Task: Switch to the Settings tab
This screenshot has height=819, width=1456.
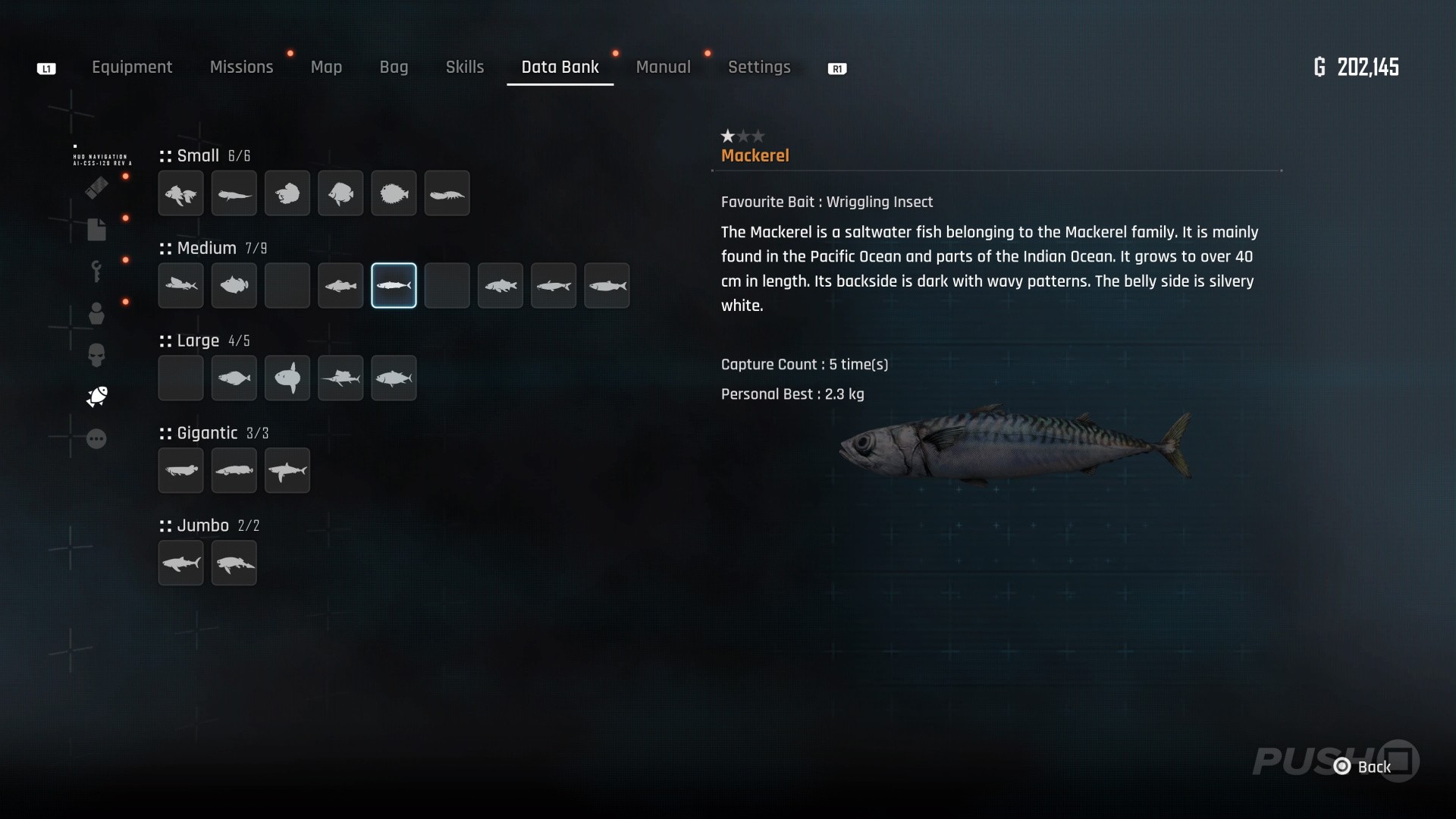Action: (759, 67)
